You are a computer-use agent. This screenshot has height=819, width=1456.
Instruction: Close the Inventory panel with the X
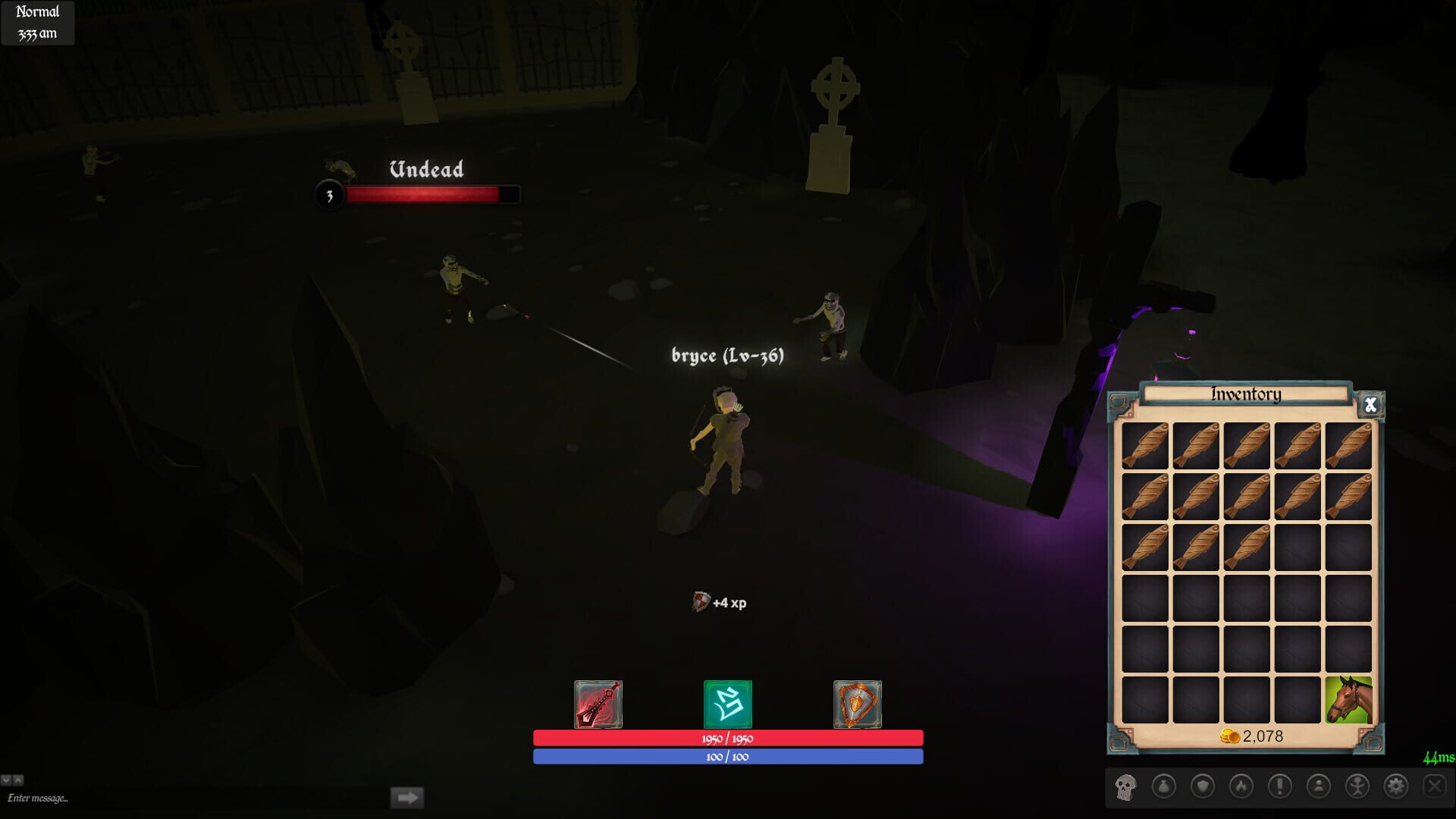coord(1370,405)
